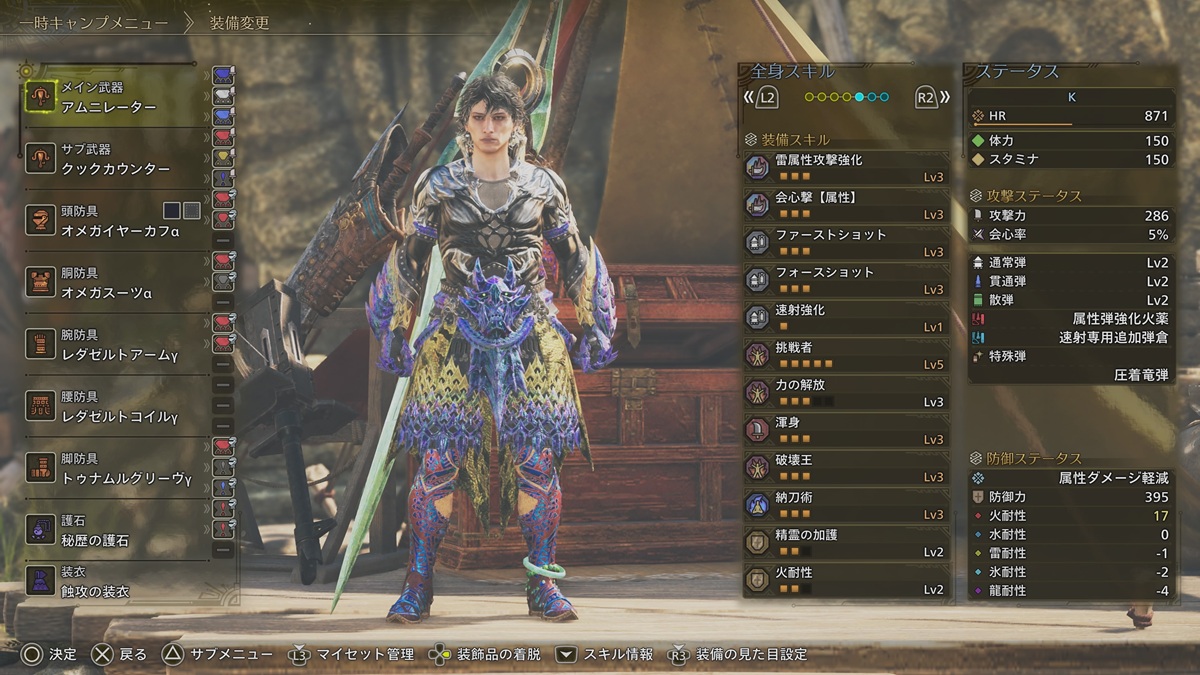Show details for 雷属性攻撃強化 skill
1200x675 pixels.
point(846,167)
